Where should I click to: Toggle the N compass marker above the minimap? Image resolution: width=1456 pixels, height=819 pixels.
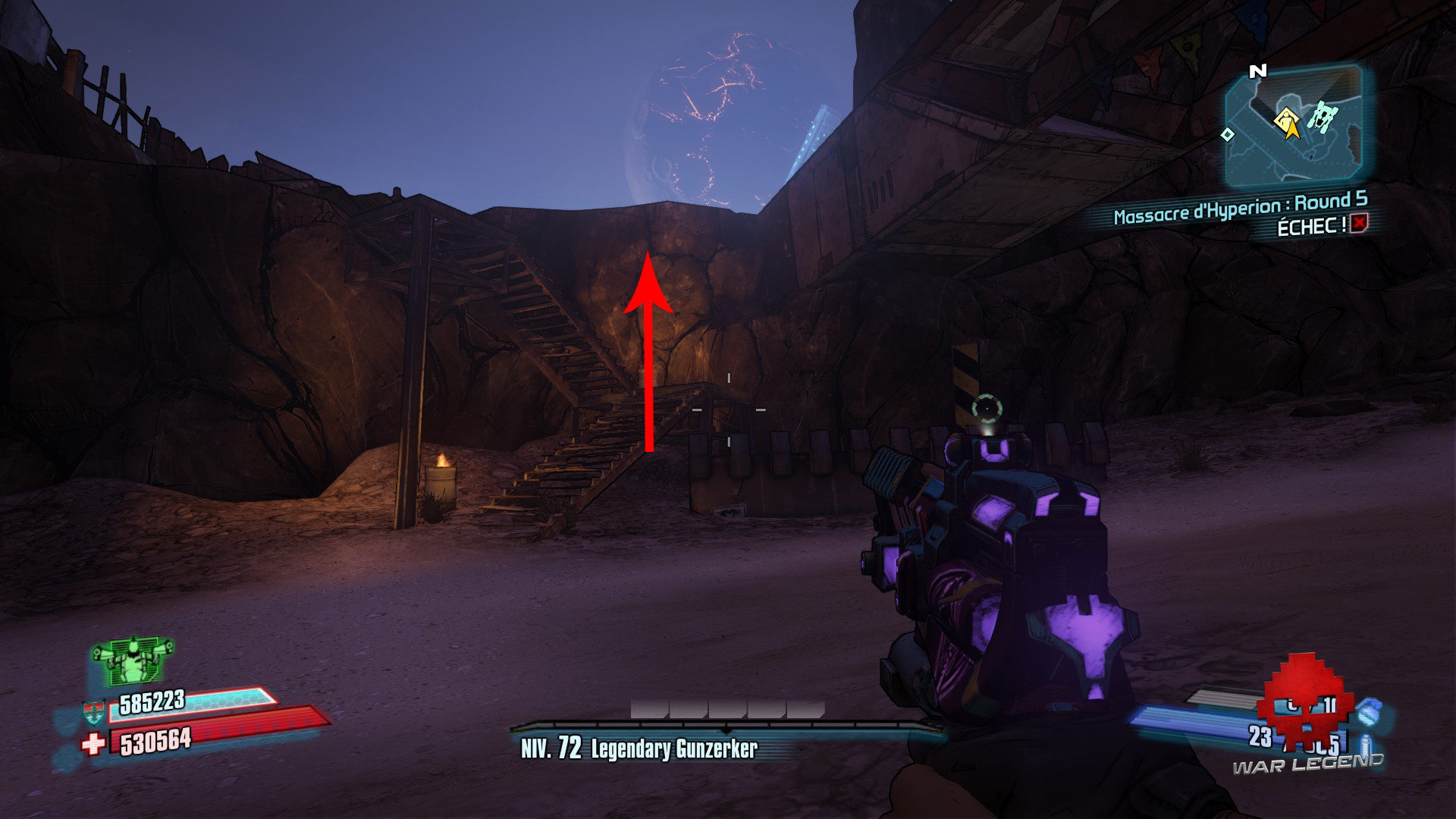[1257, 70]
